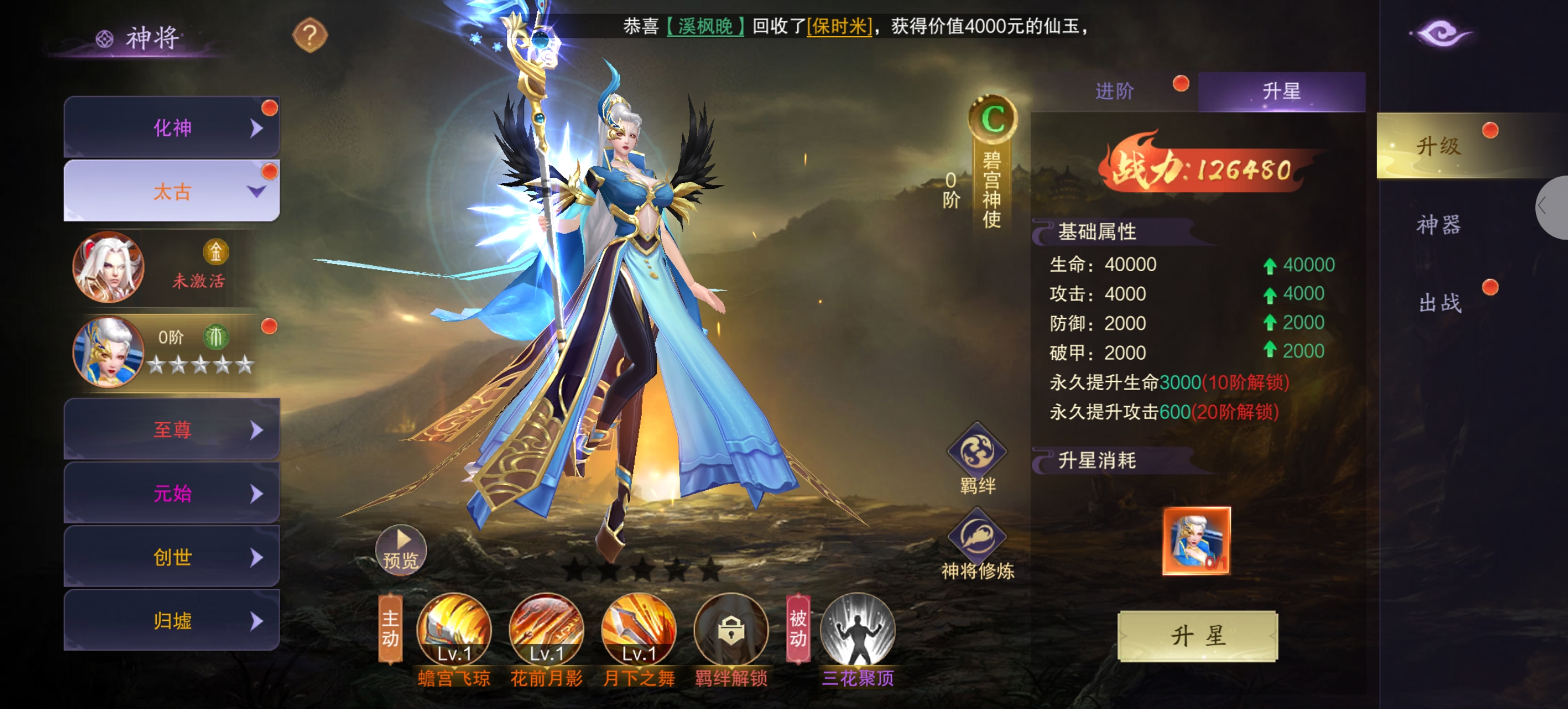
Task: Select the unactivated 未激活 general portrait
Action: pyautogui.click(x=108, y=267)
